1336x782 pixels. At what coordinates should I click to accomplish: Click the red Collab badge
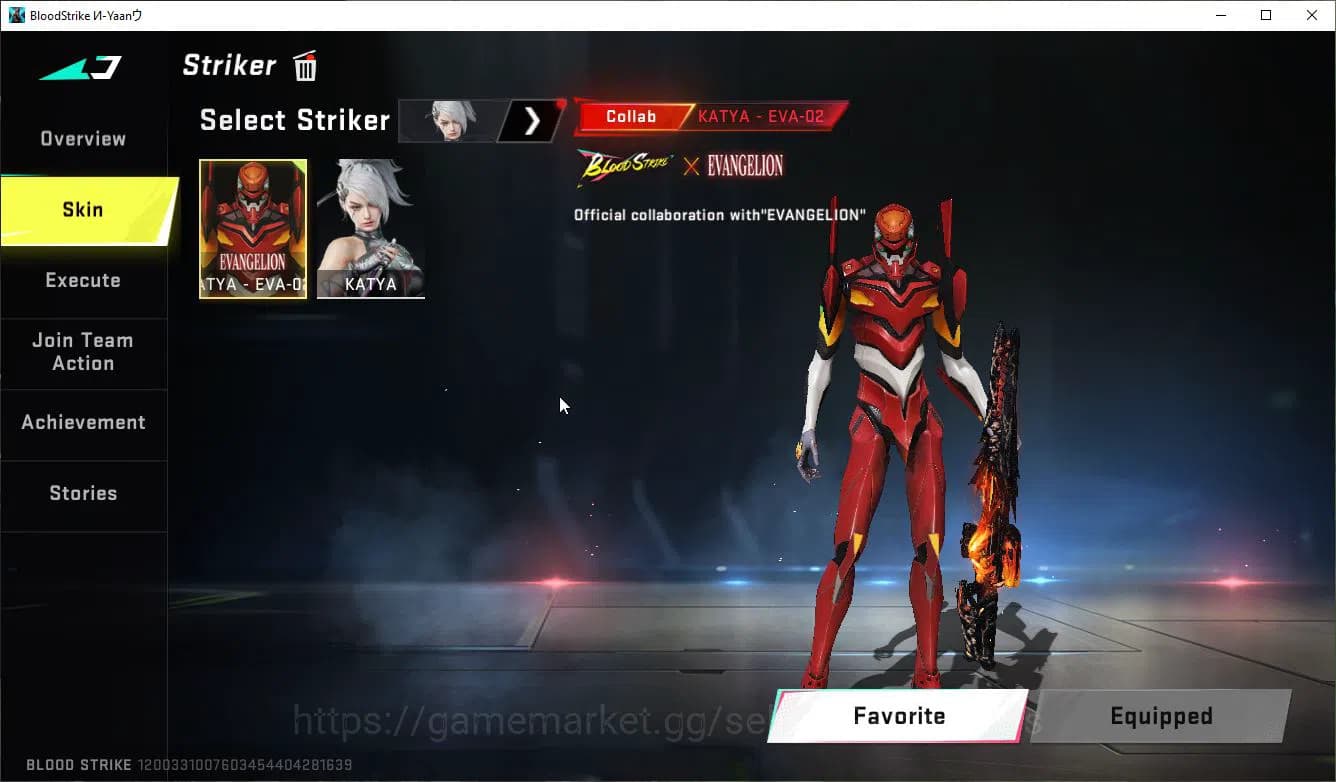[x=630, y=116]
